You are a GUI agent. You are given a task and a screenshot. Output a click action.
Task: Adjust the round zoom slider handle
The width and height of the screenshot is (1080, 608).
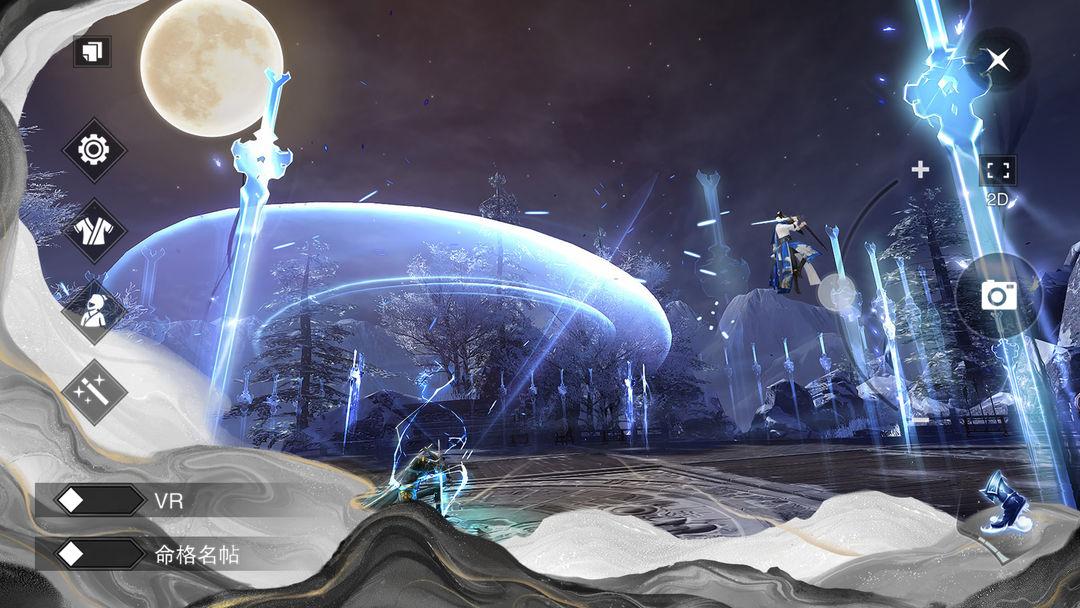[x=837, y=293]
